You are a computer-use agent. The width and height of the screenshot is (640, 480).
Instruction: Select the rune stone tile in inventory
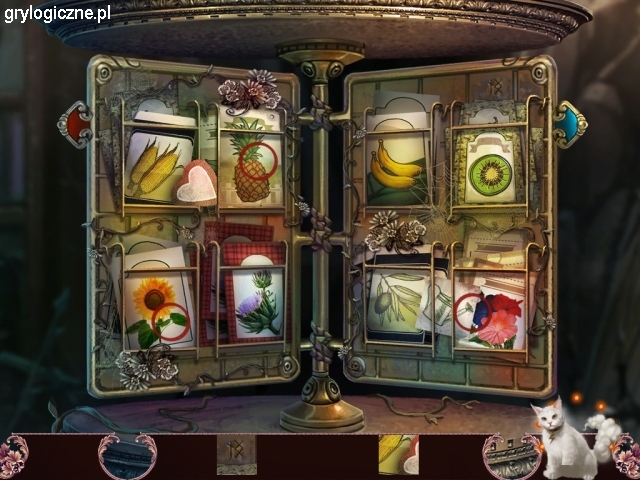[236, 454]
